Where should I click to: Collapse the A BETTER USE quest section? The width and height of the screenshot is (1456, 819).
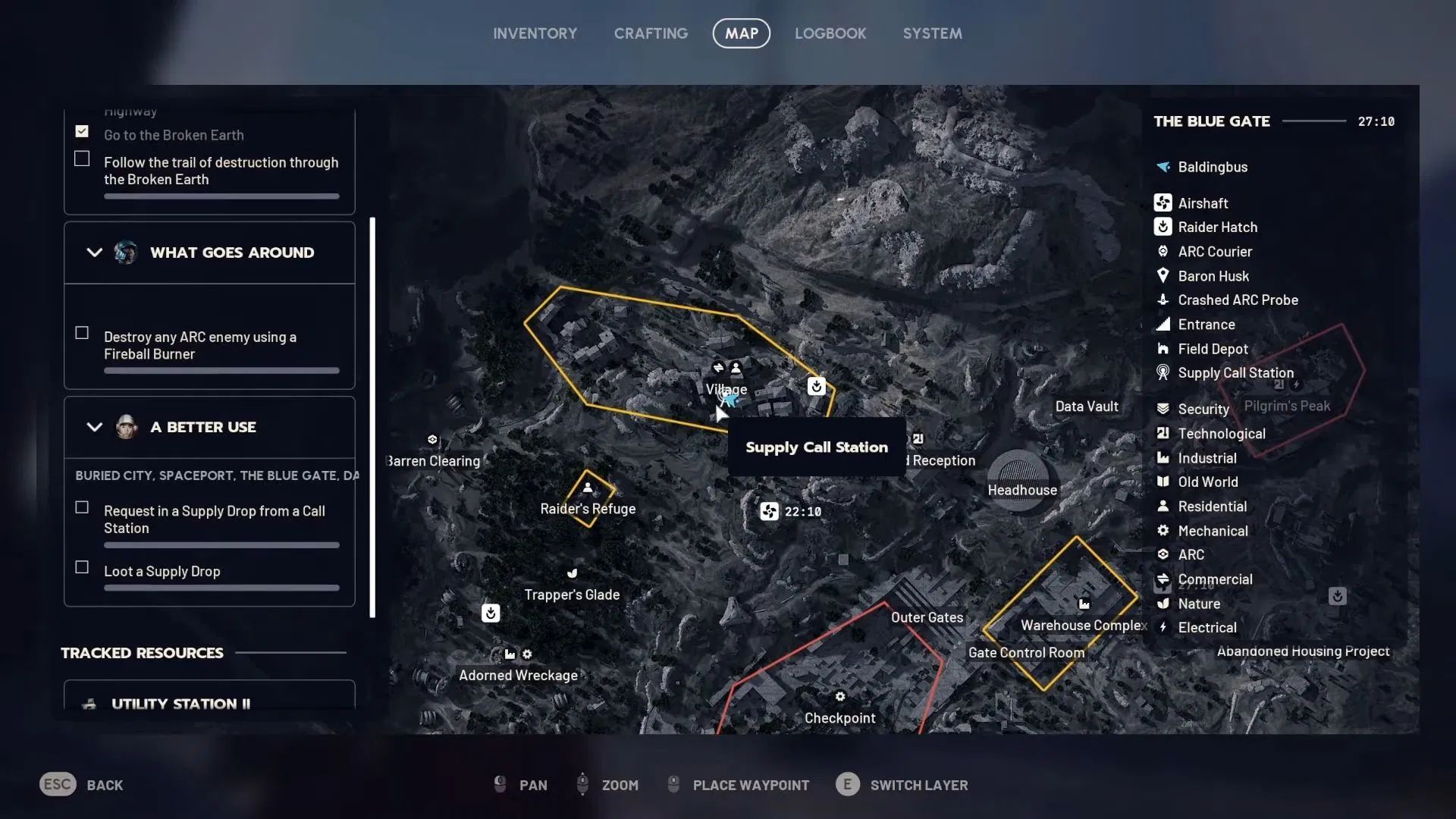click(x=94, y=427)
